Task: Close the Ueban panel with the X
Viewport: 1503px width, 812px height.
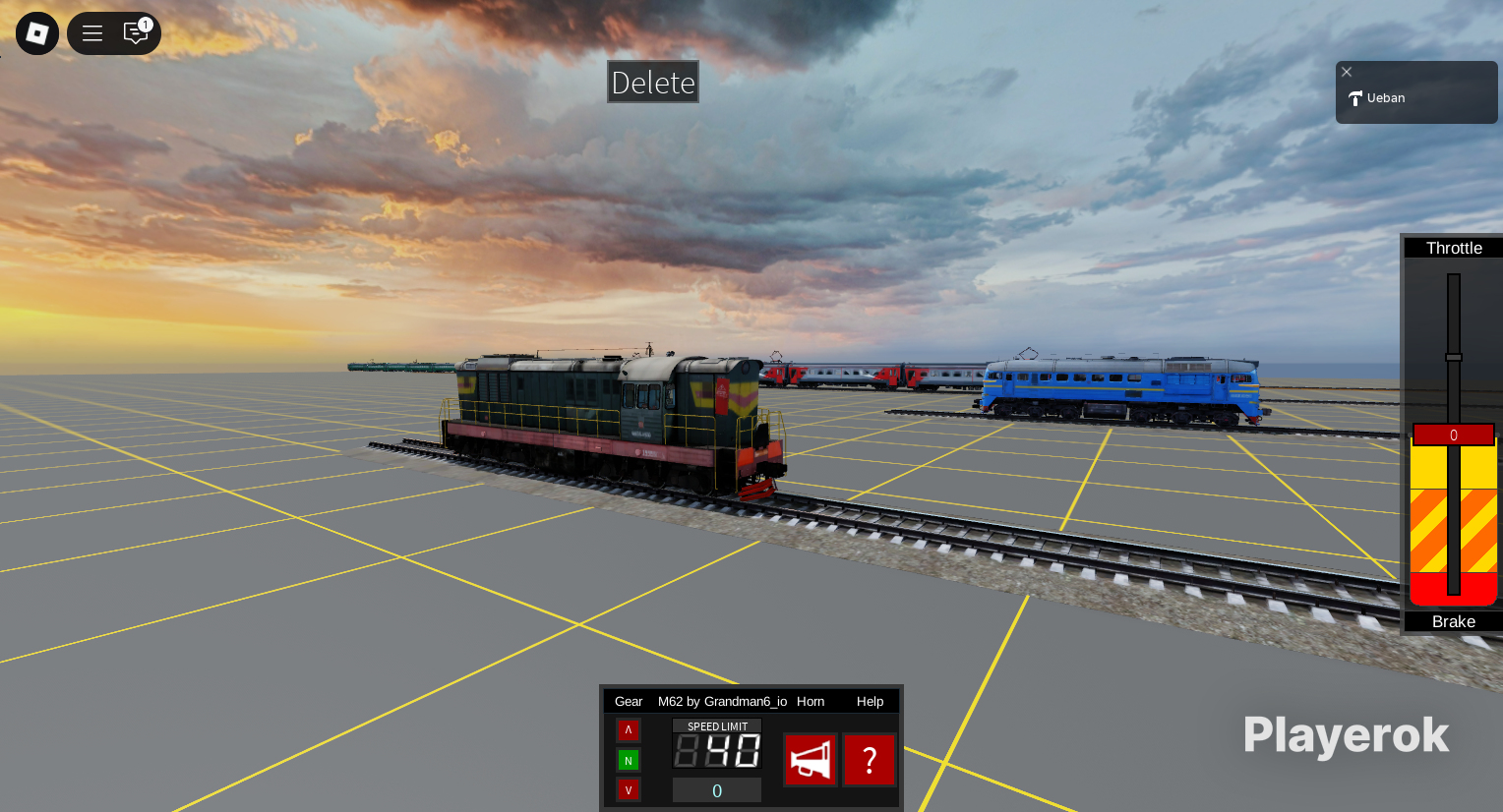Action: coord(1347,72)
